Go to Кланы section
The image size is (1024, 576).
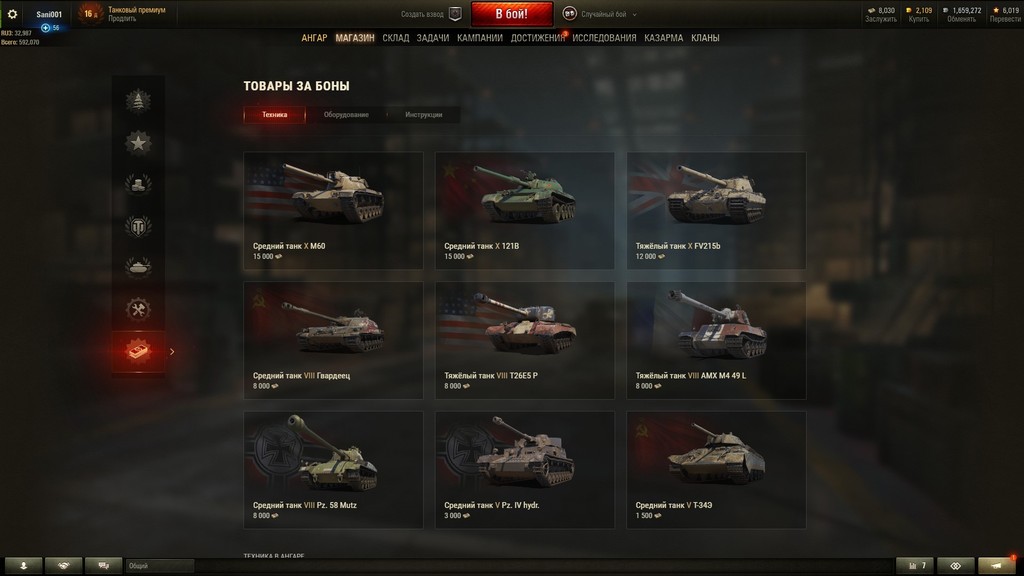[705, 38]
